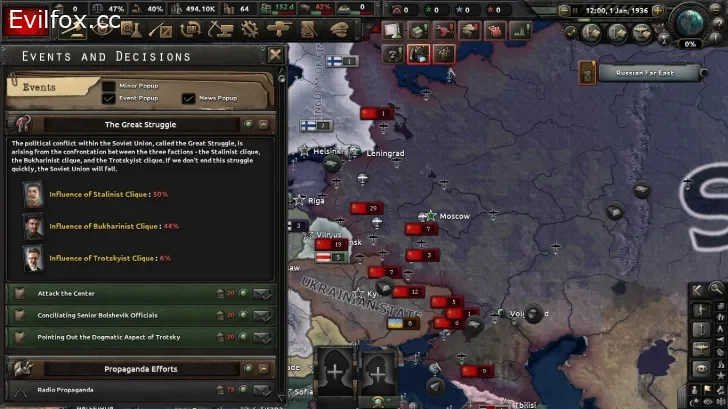This screenshot has width=728, height=409.
Task: Increase game speed with the plus button
Action: [x=657, y=11]
